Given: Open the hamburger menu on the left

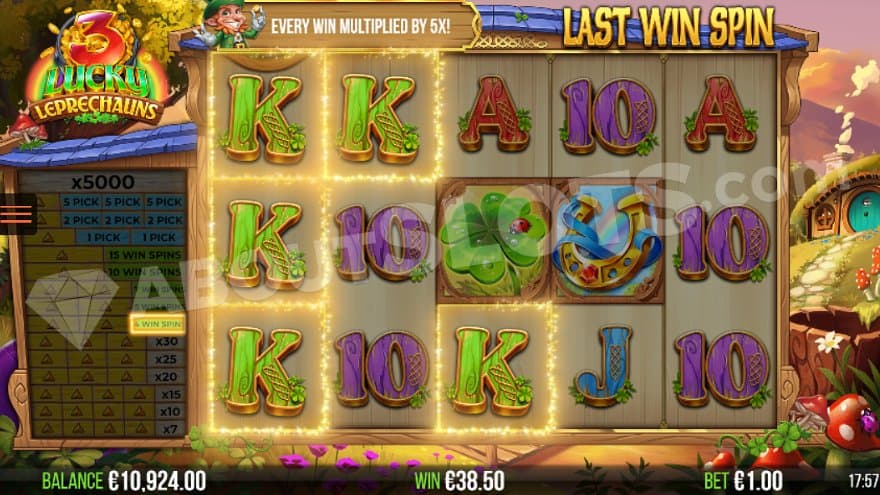Looking at the screenshot, I should pyautogui.click(x=16, y=215).
